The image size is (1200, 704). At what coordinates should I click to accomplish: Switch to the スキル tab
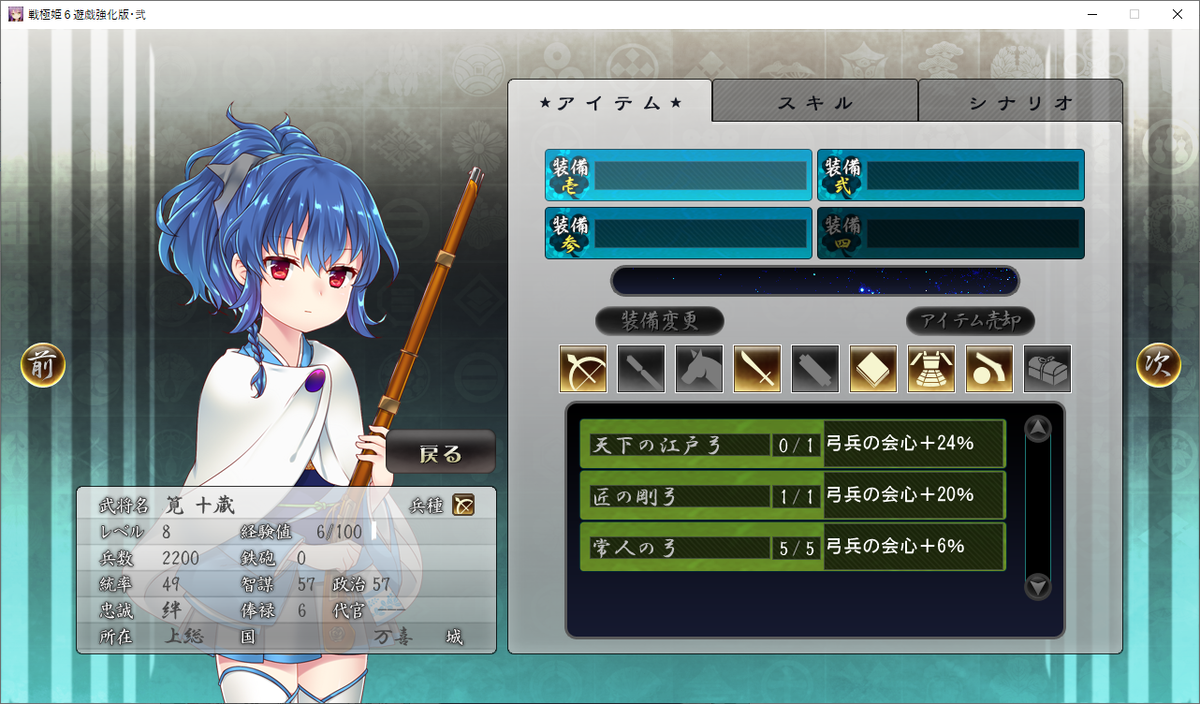(815, 102)
